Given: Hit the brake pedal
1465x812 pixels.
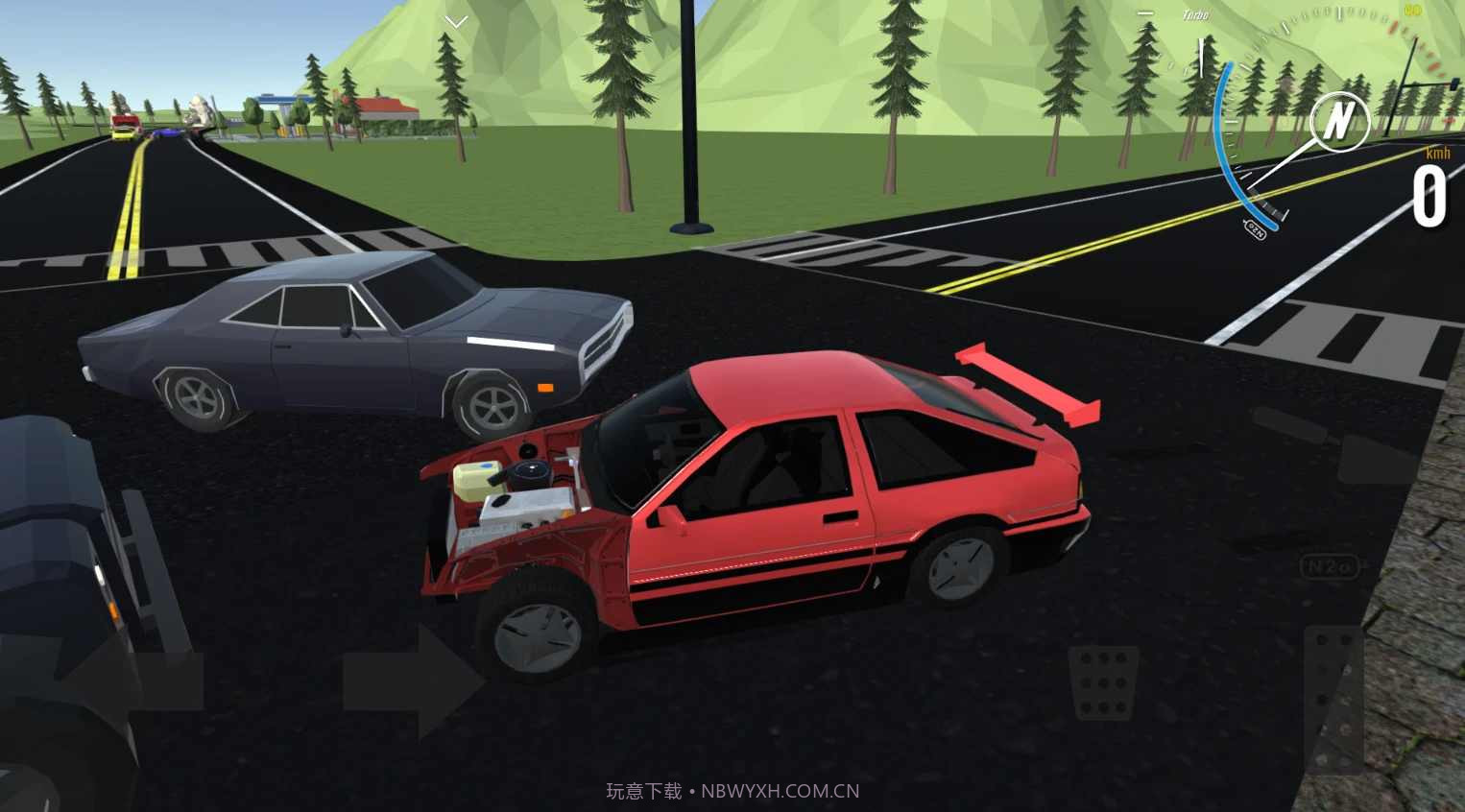Looking at the screenshot, I should (1103, 682).
